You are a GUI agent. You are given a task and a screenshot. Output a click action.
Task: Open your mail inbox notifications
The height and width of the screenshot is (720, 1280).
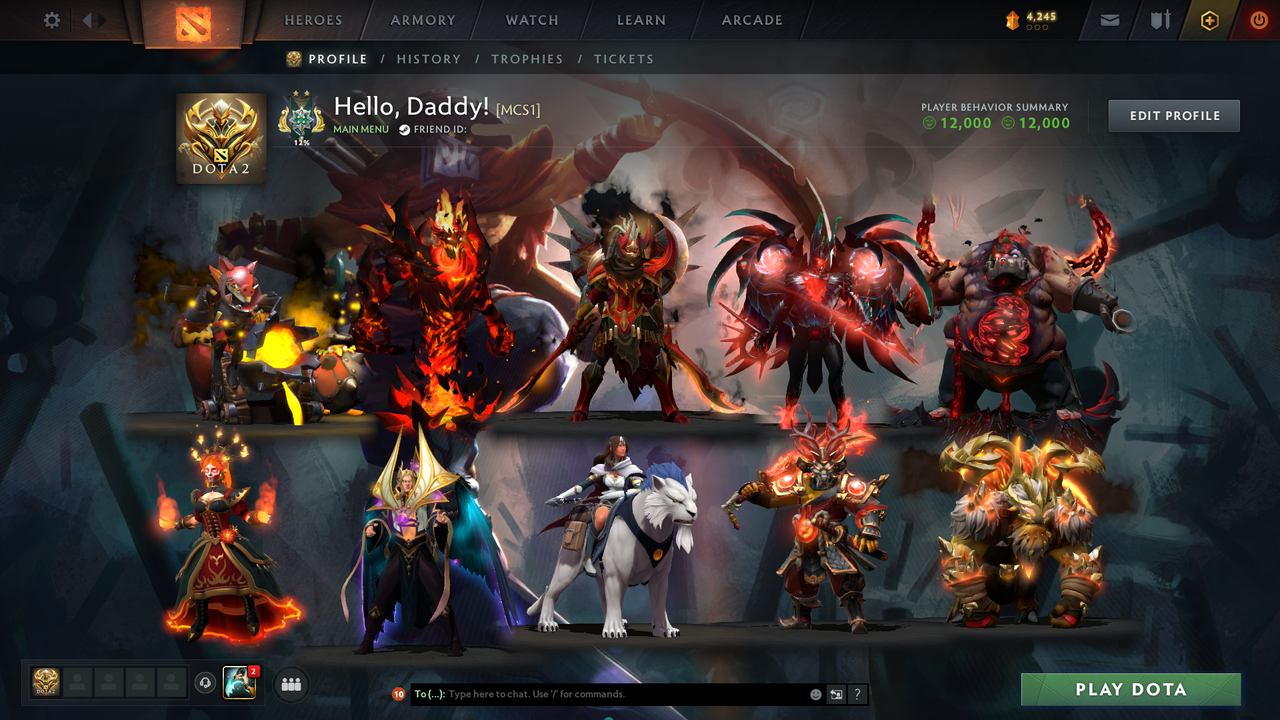(1109, 20)
